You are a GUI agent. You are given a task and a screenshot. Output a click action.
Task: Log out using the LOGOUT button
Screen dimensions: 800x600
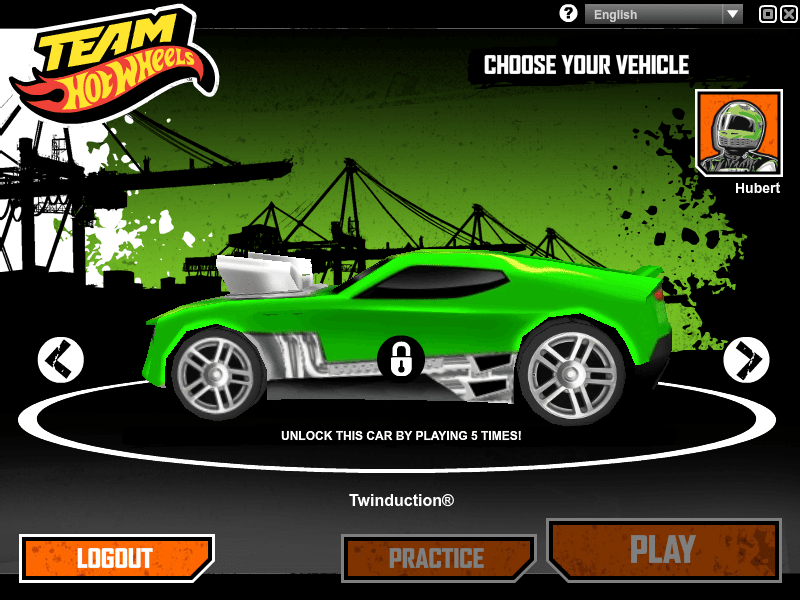(116, 558)
